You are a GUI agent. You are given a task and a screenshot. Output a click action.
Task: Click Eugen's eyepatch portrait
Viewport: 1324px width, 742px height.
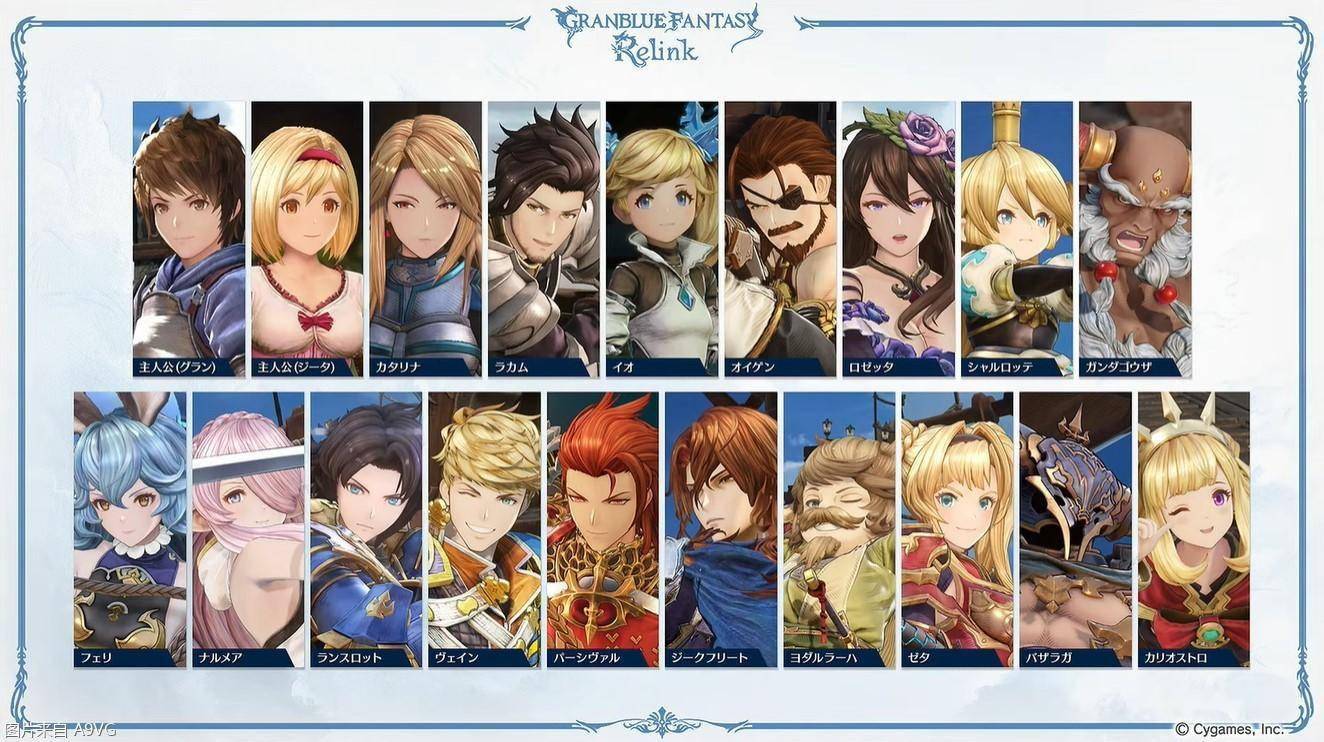[780, 238]
